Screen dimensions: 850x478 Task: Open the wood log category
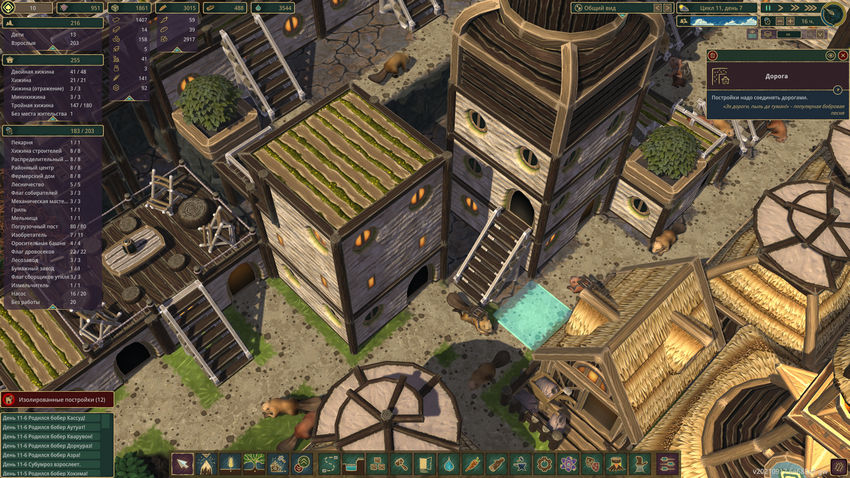497,464
